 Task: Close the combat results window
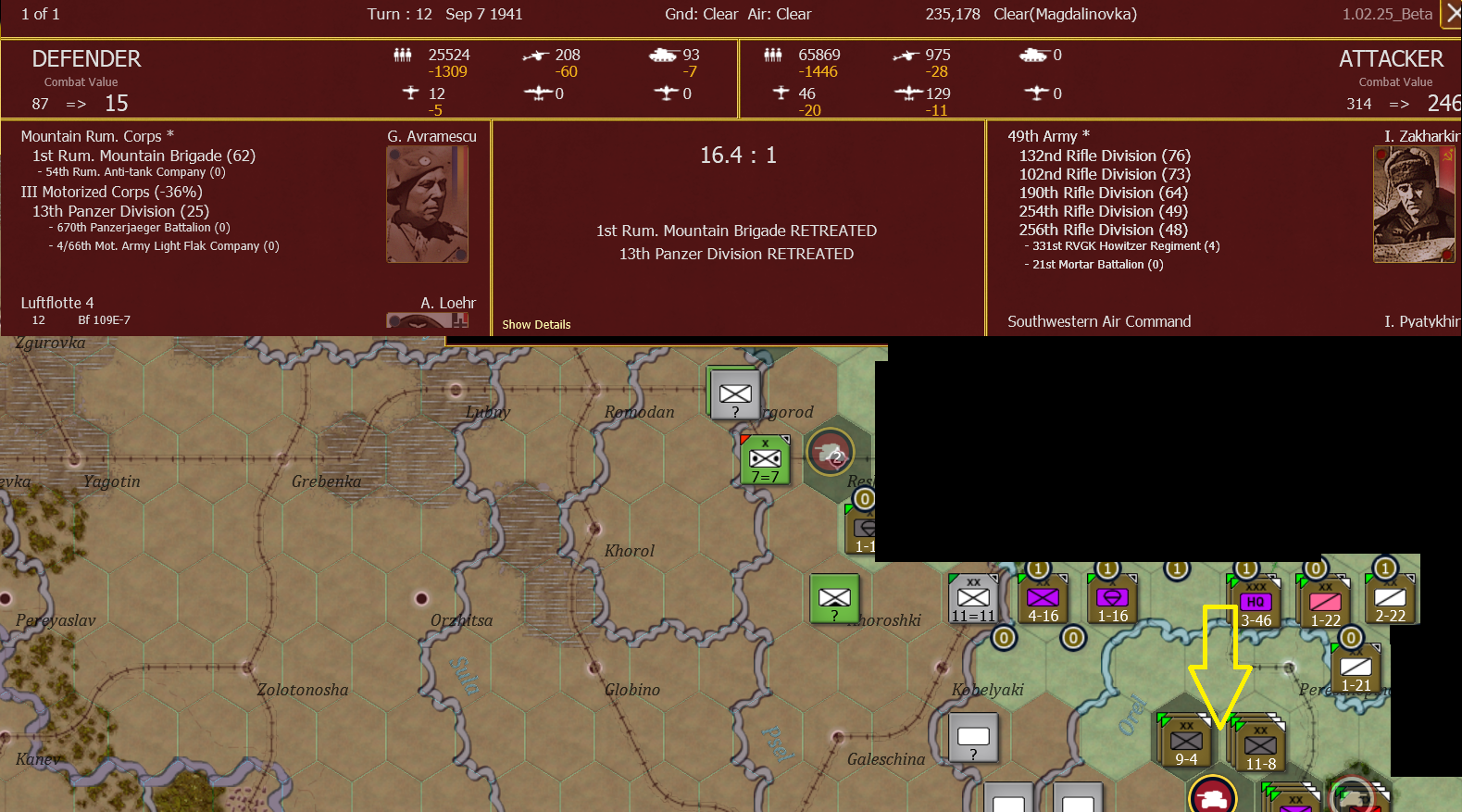pyautogui.click(x=1455, y=15)
